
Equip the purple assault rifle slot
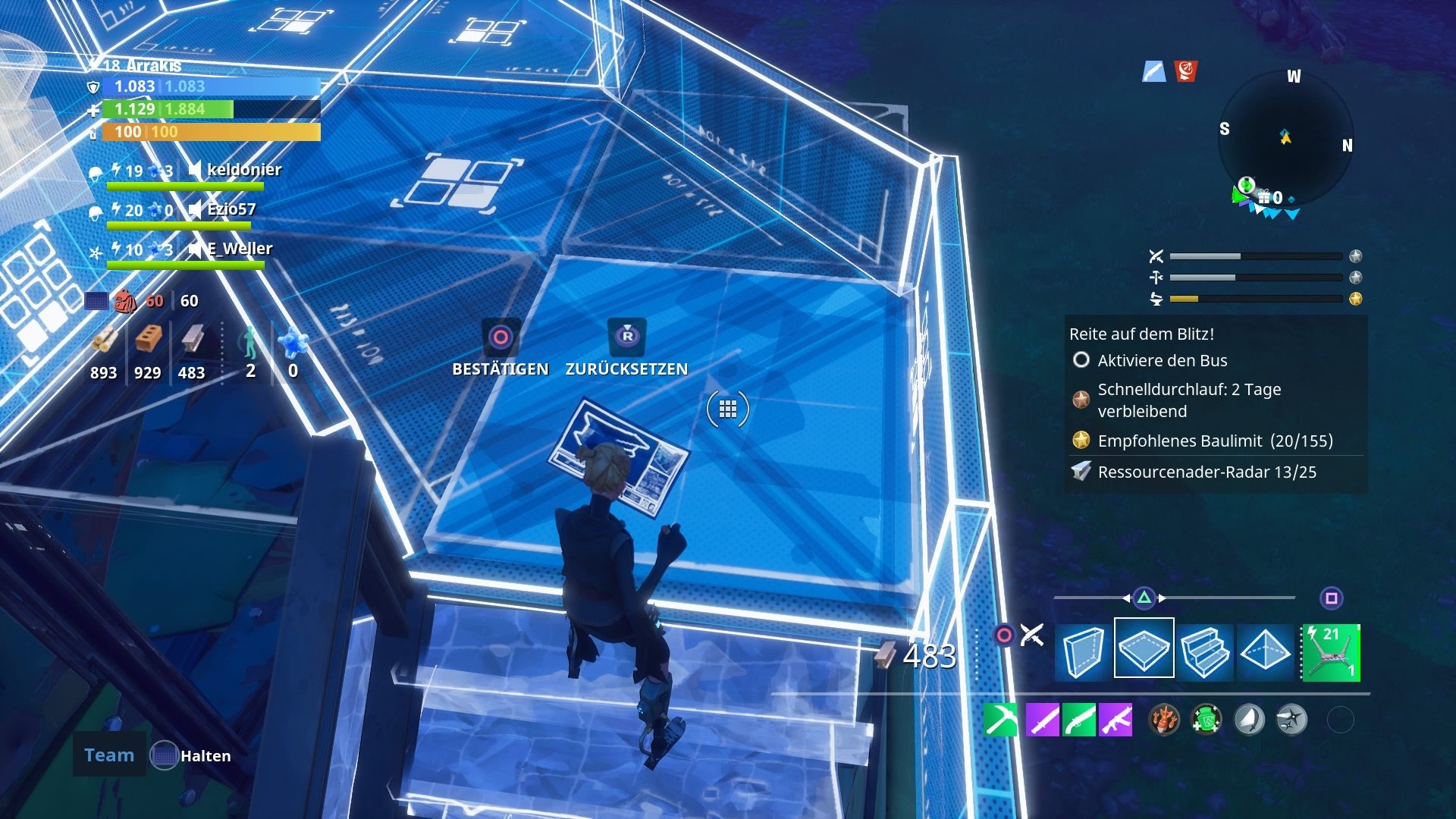tap(1116, 719)
